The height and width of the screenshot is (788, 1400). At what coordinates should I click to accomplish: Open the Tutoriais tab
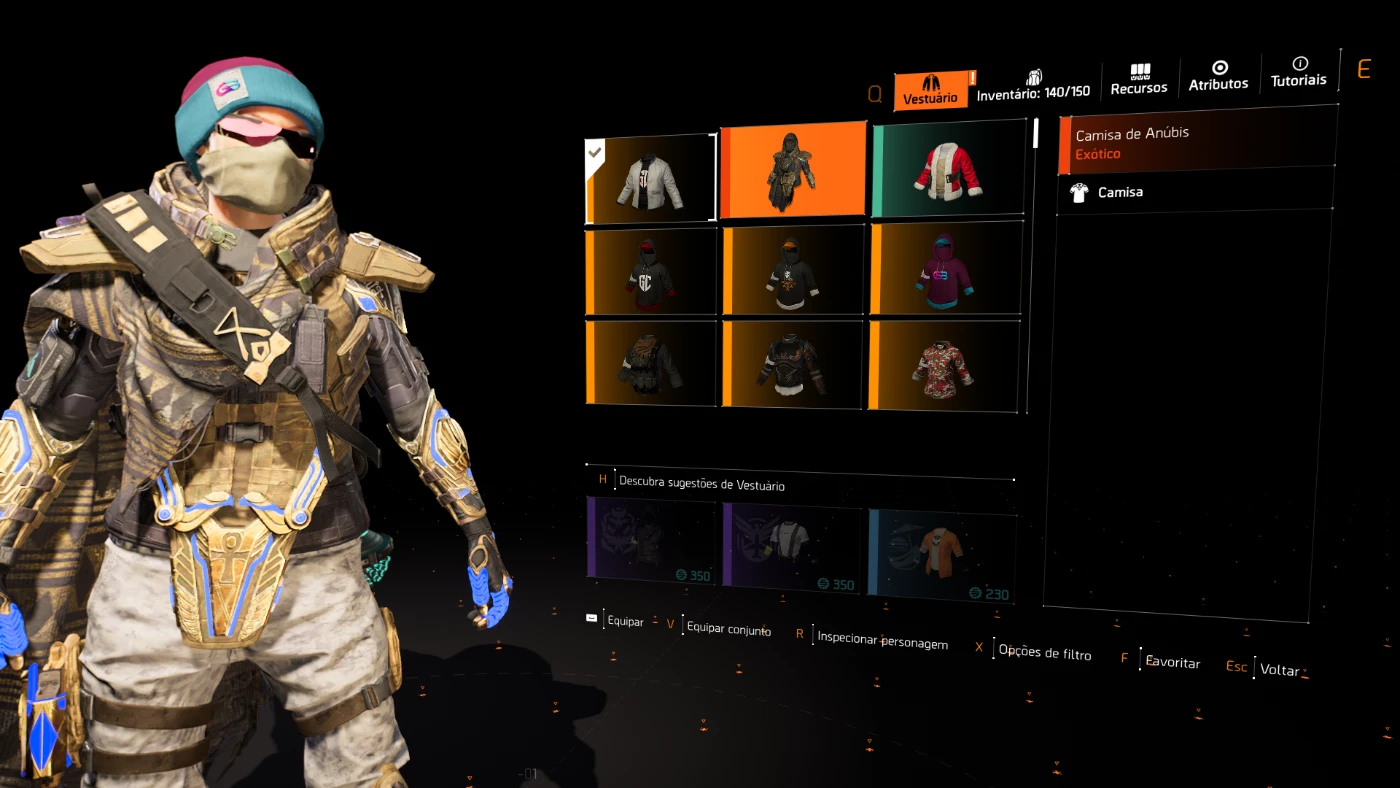pos(1298,72)
